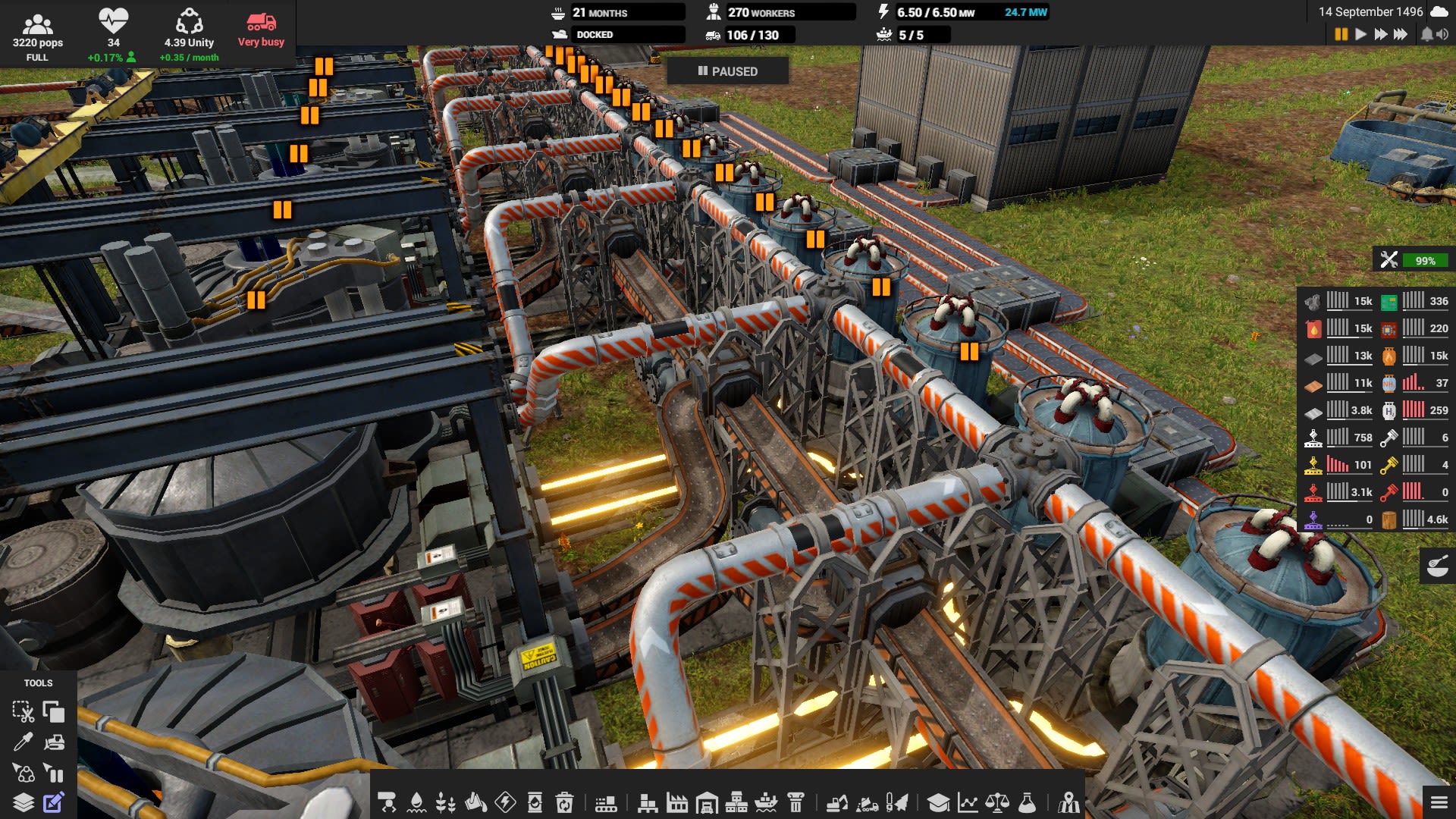This screenshot has width=1456, height=819.
Task: Select the copy tool under TOOLS
Action: pyautogui.click(x=55, y=713)
